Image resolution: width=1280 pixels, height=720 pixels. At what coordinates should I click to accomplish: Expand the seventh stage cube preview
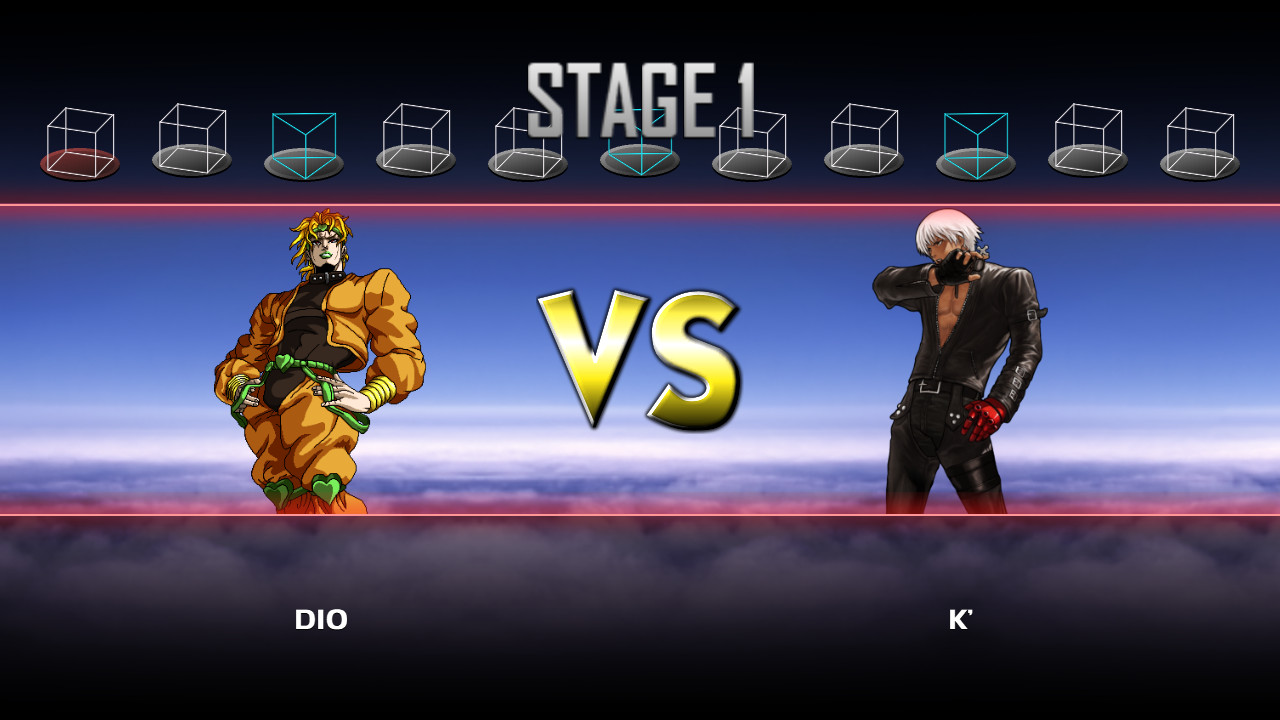point(752,140)
